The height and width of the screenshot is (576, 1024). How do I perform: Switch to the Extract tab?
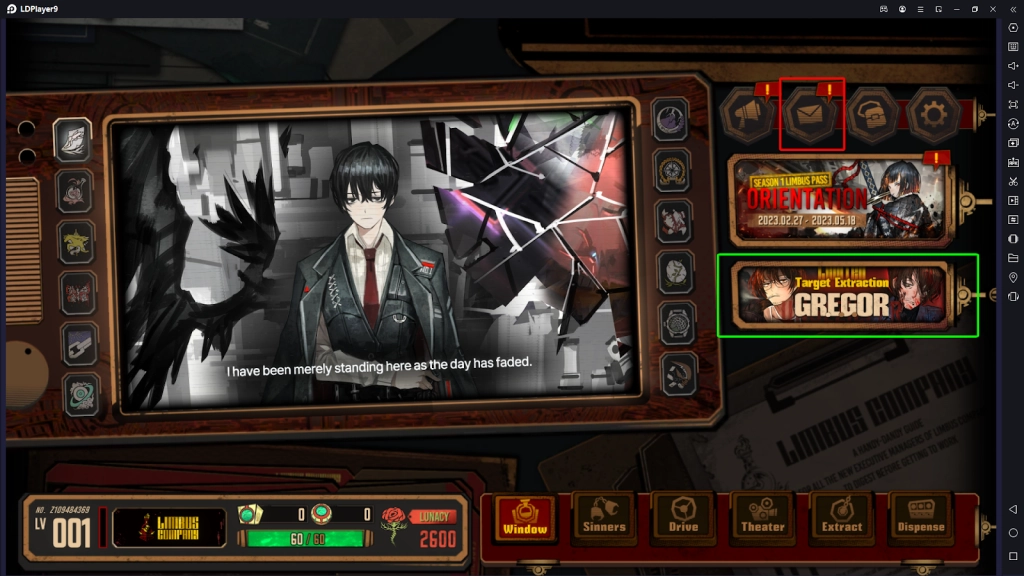point(841,517)
